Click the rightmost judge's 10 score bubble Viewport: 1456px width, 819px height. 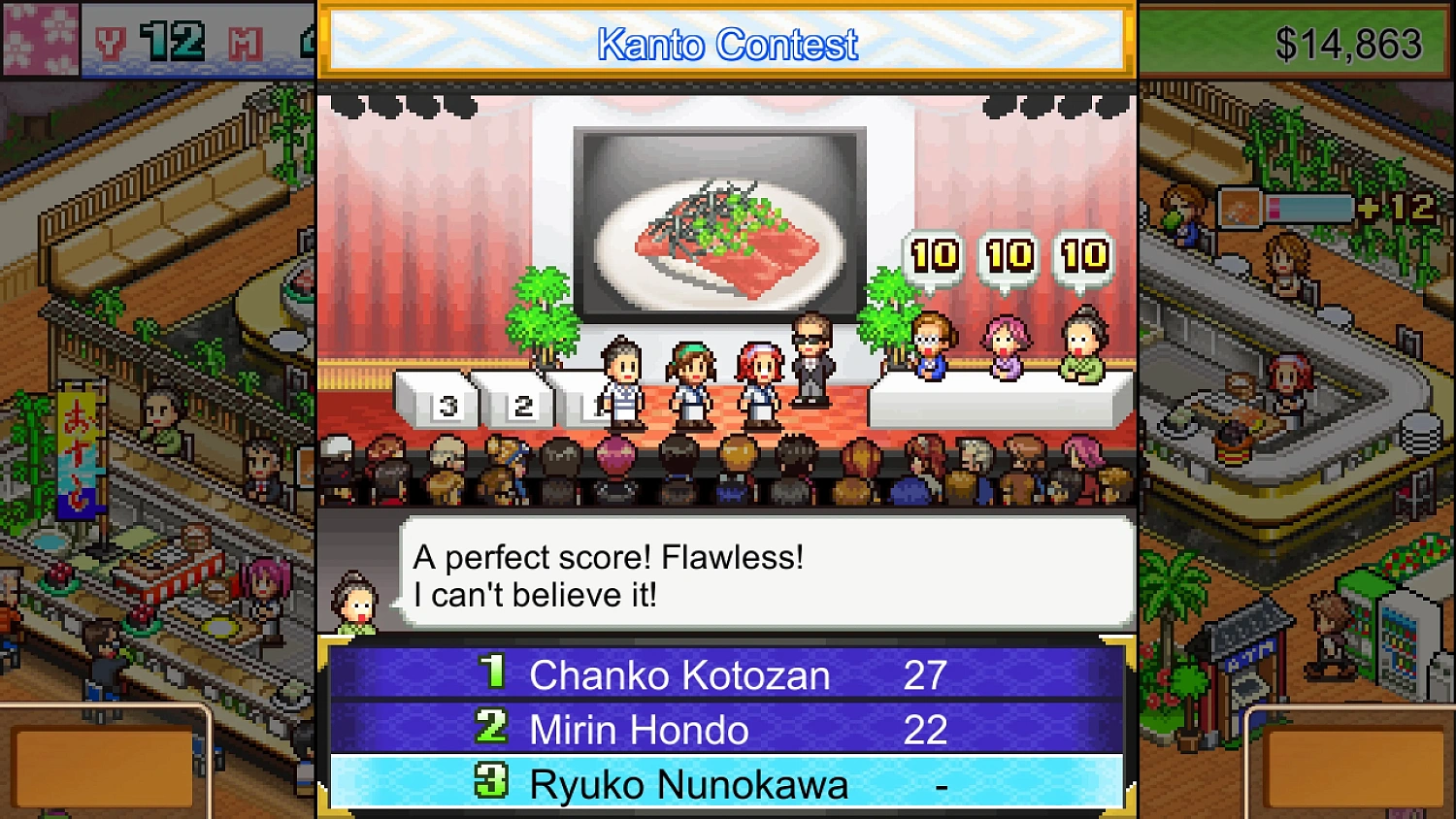point(1083,256)
